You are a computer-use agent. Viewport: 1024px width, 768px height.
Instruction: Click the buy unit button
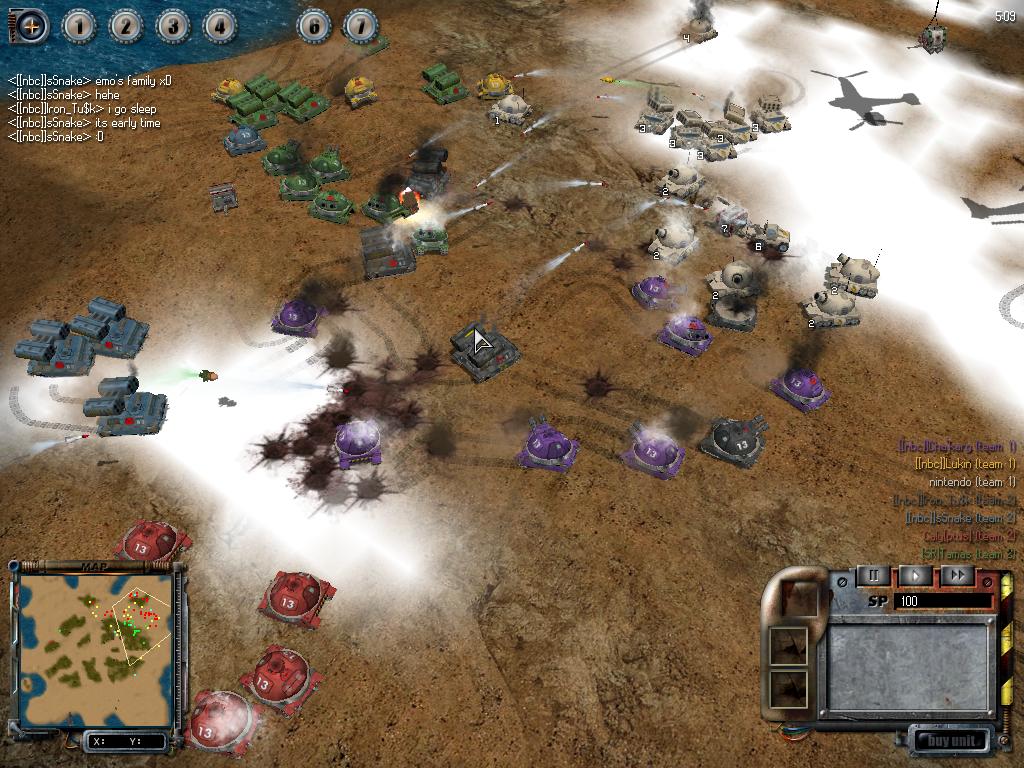point(950,741)
